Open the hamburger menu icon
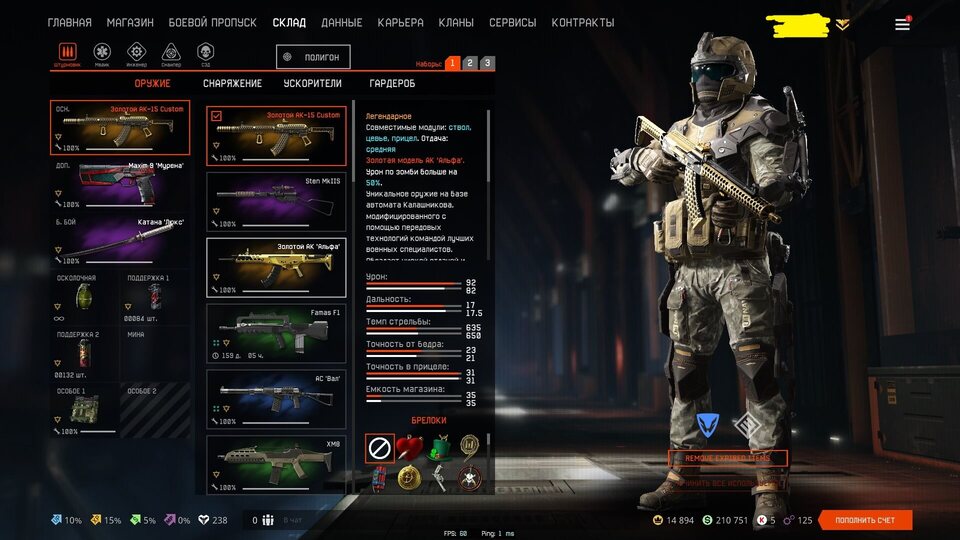This screenshot has width=960, height=540. click(902, 24)
